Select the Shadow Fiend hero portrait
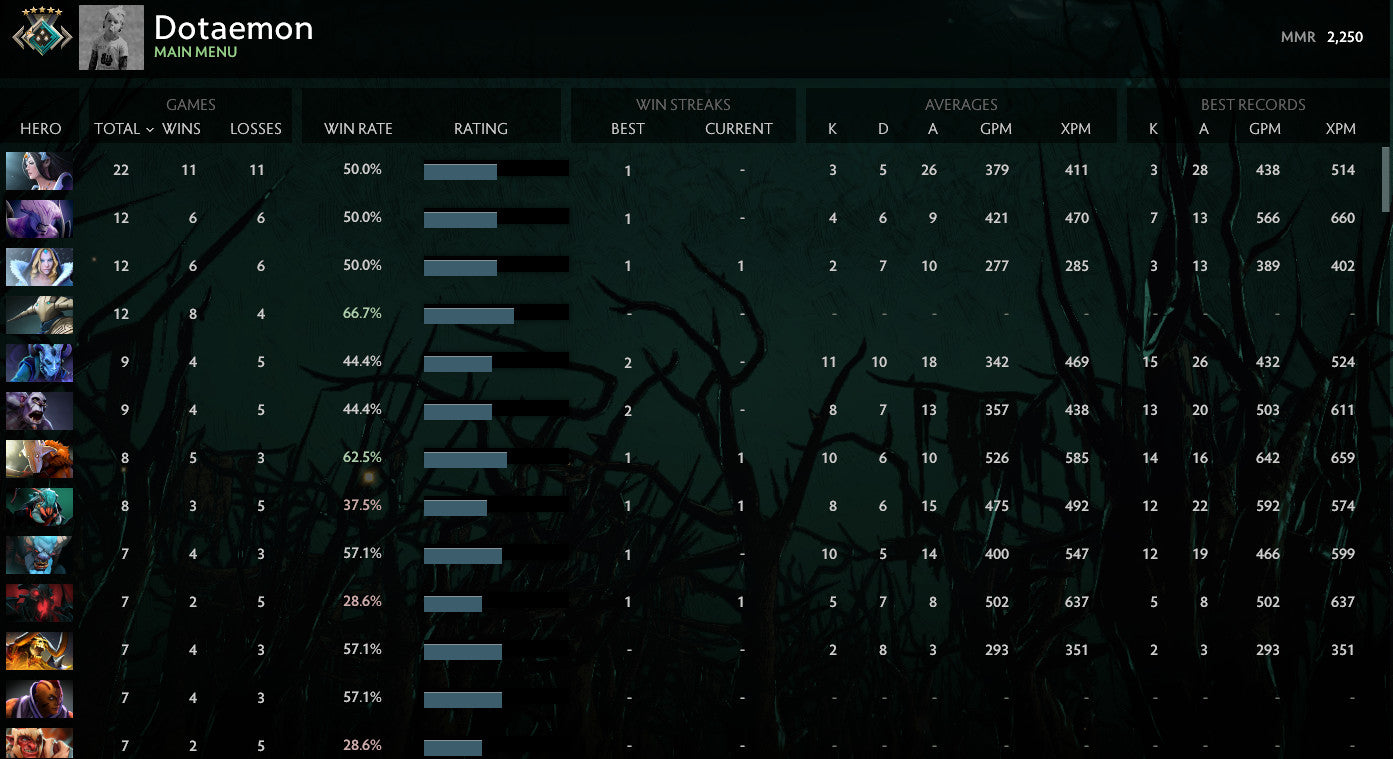The width and height of the screenshot is (1393, 759). coord(39,602)
